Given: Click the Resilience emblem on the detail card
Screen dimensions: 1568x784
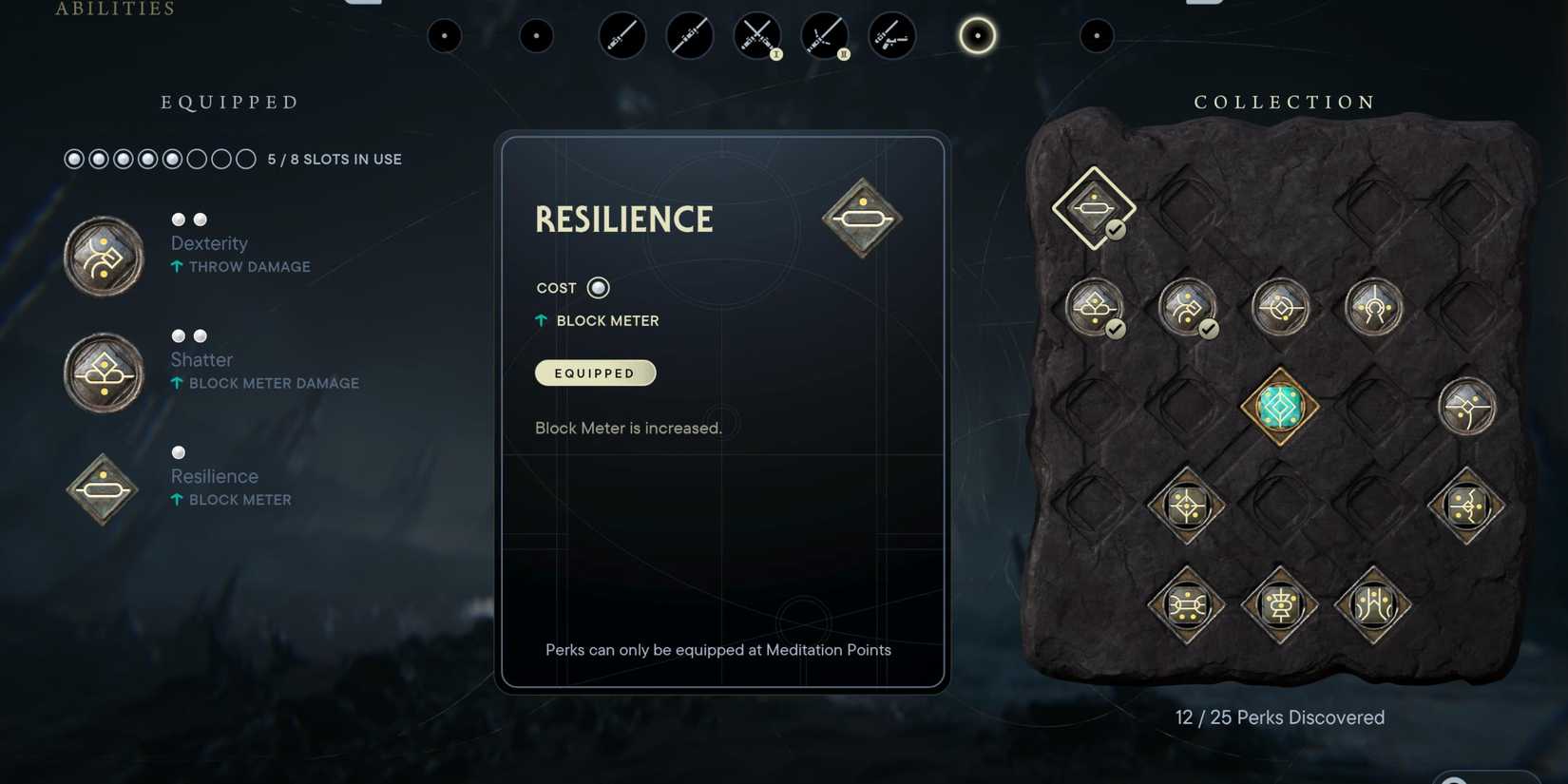Looking at the screenshot, I should (861, 218).
